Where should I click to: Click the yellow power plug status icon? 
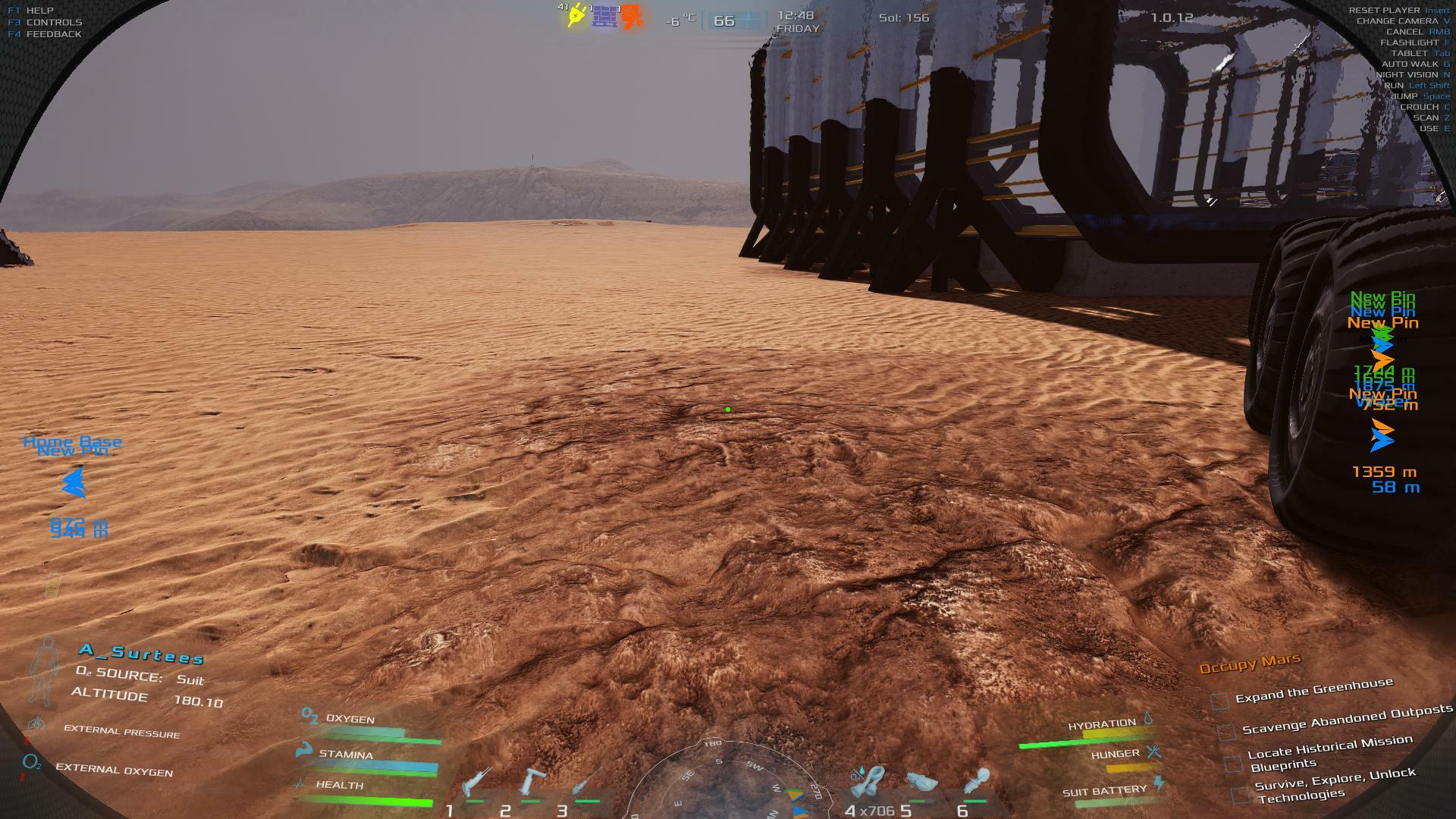[576, 16]
